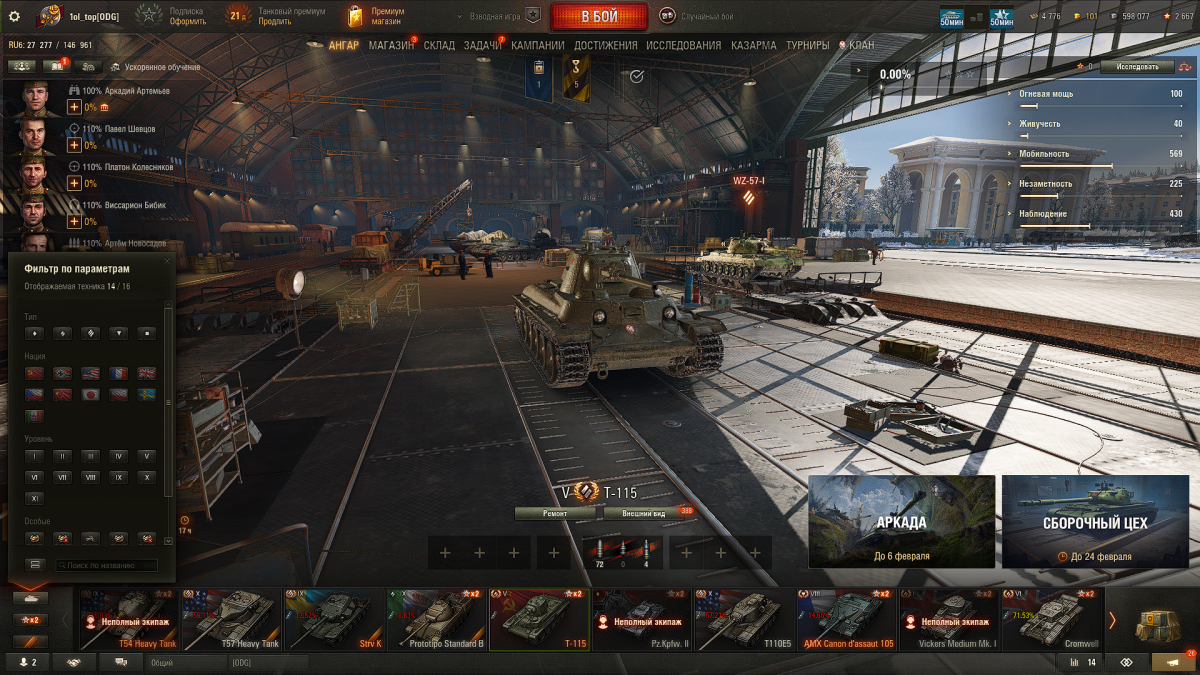Screen dimensions: 1200x675
Task: Type in the Поиск по названию field
Action: (105, 565)
